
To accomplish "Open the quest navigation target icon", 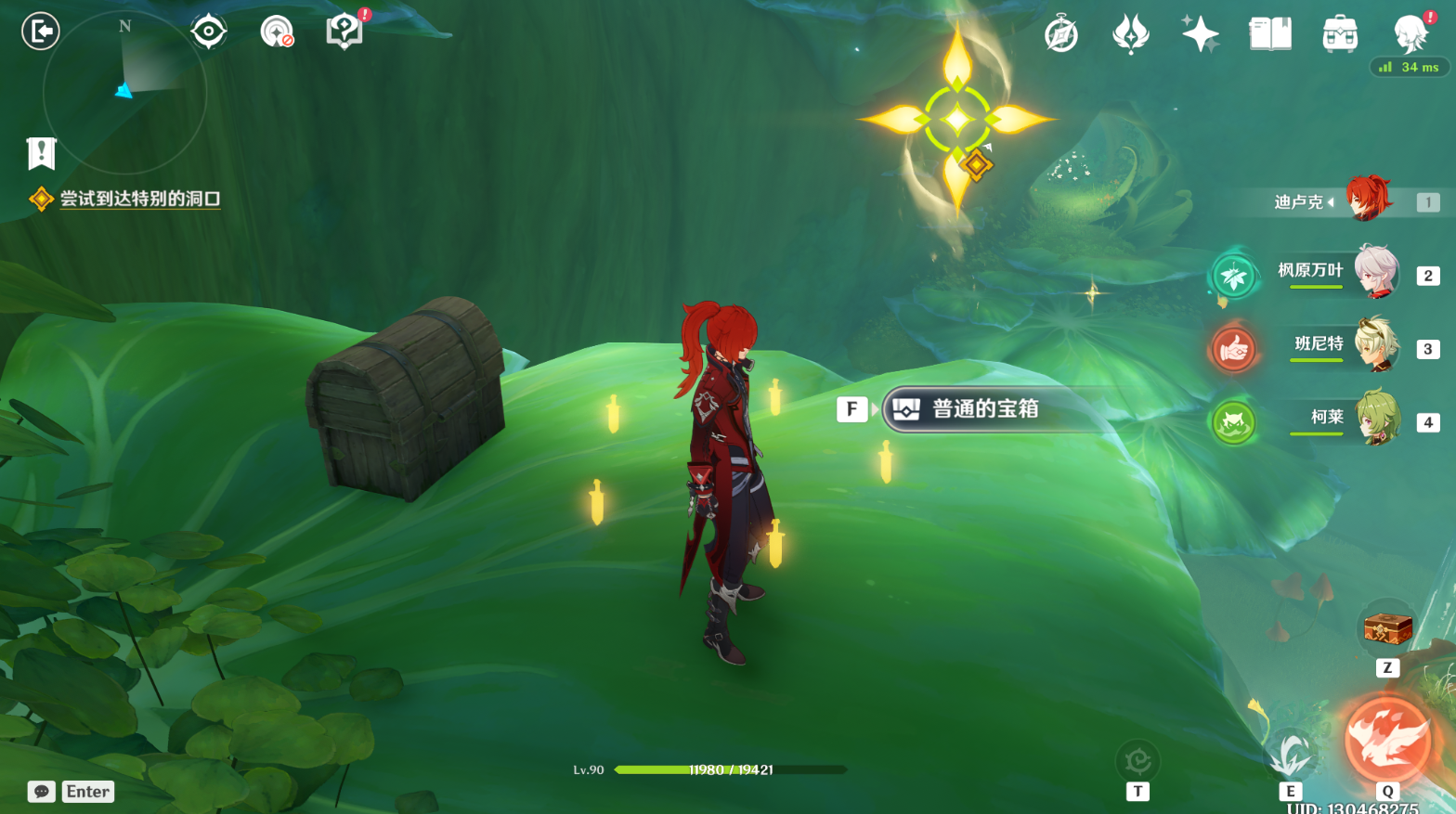I will (209, 32).
